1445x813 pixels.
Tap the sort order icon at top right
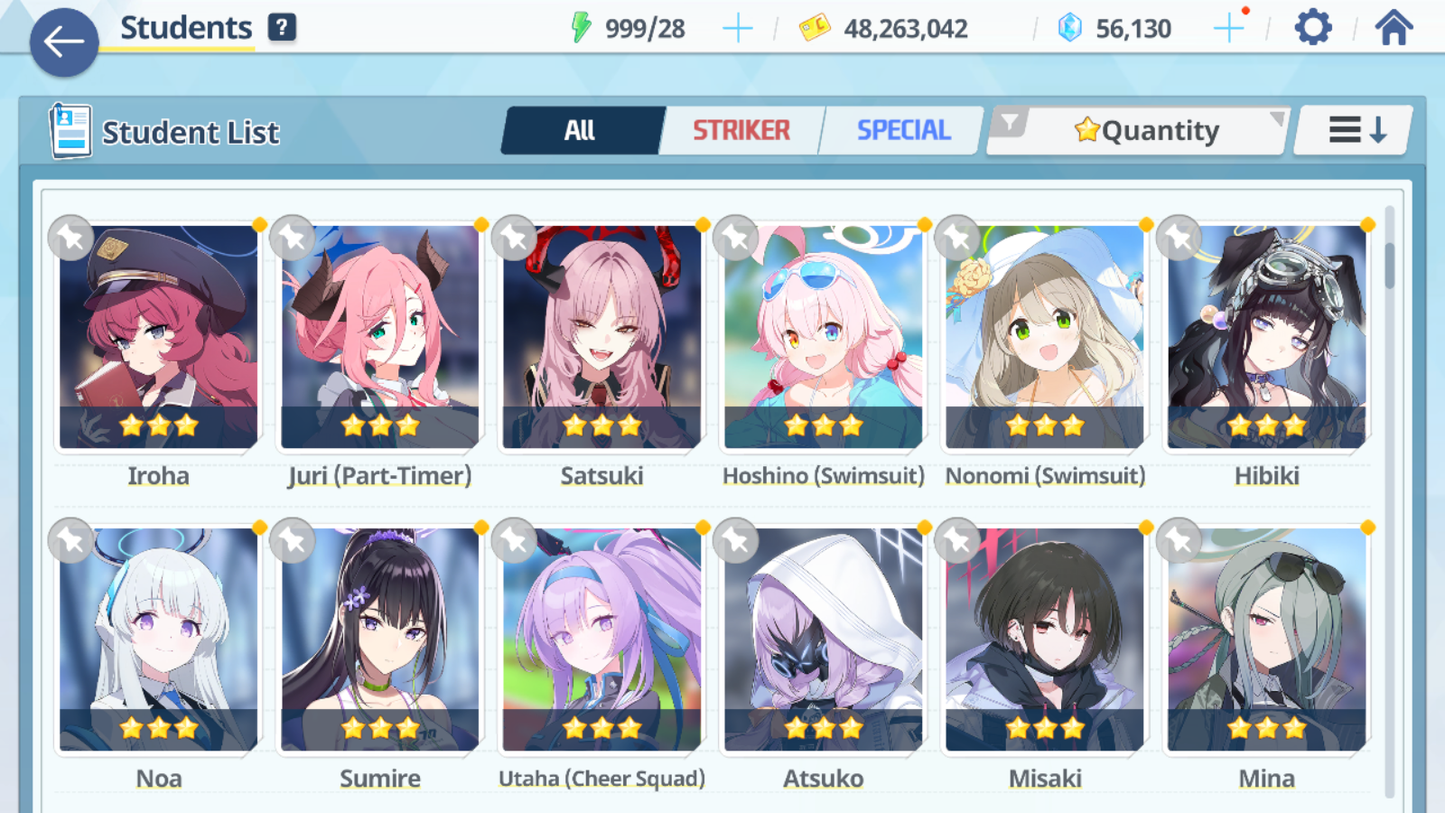pos(1352,129)
